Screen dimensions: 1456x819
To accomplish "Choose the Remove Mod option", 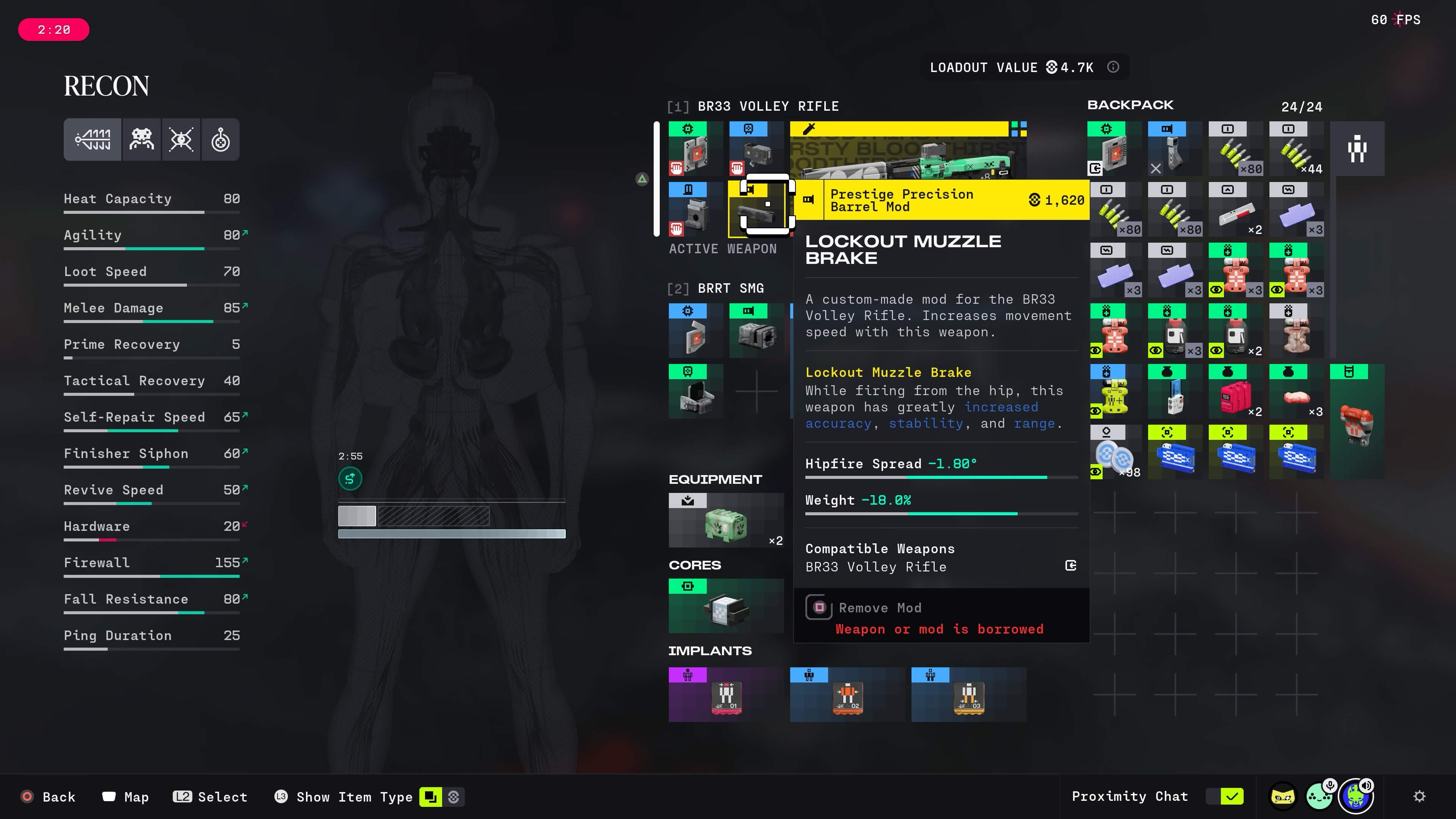I will coord(880,608).
